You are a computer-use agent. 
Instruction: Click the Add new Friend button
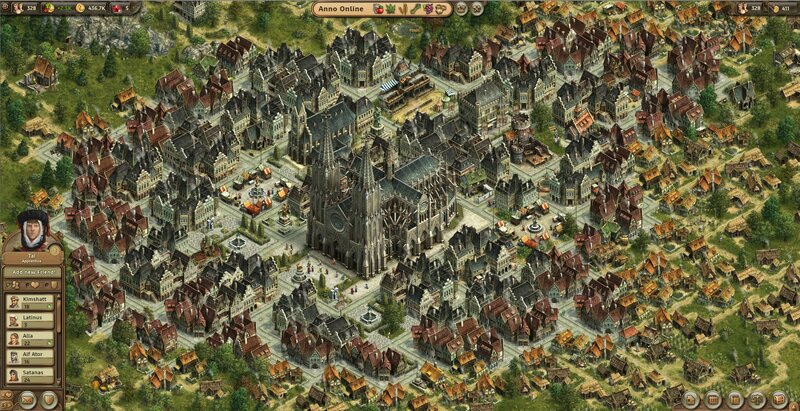pos(33,271)
